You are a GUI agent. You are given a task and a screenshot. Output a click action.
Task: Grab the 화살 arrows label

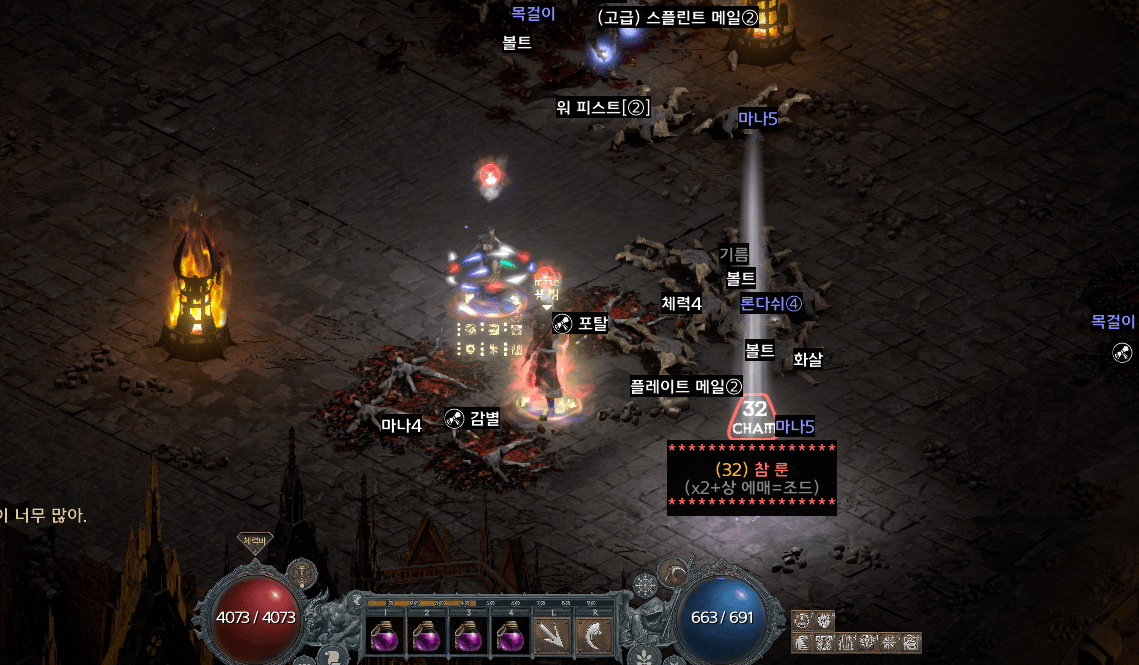tap(807, 359)
